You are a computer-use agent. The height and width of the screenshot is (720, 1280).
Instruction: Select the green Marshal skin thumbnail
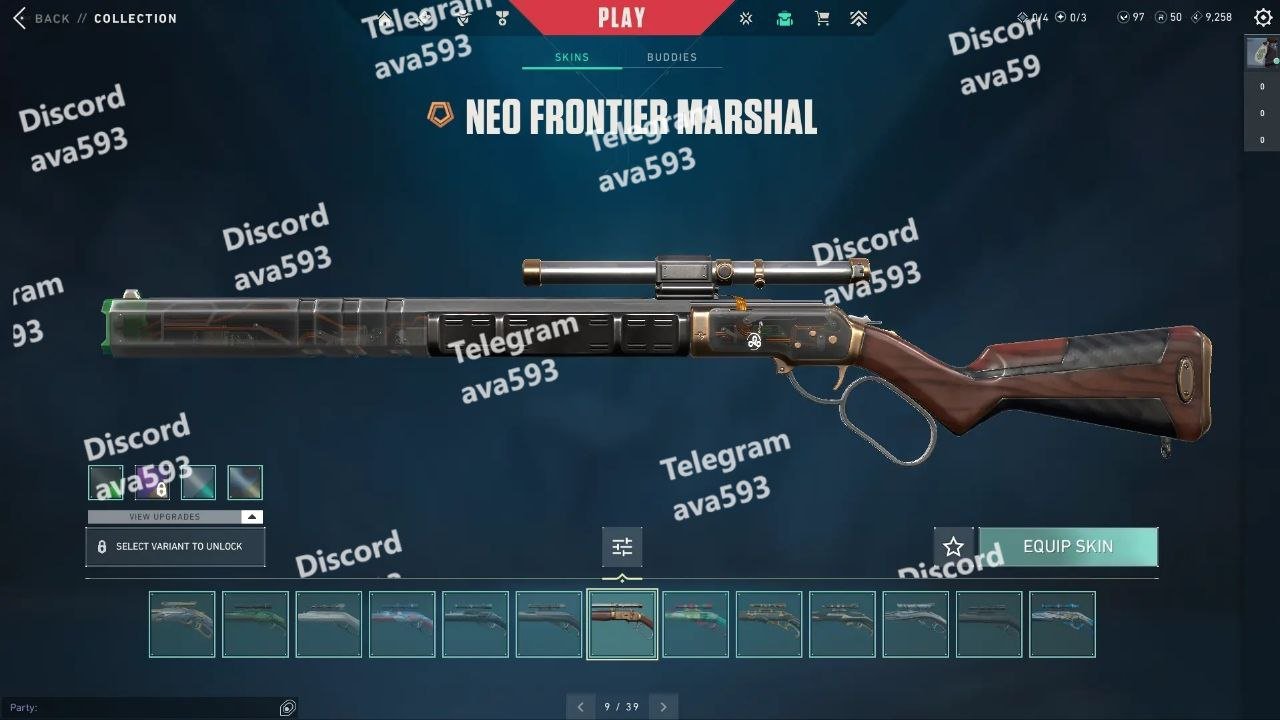pos(255,624)
